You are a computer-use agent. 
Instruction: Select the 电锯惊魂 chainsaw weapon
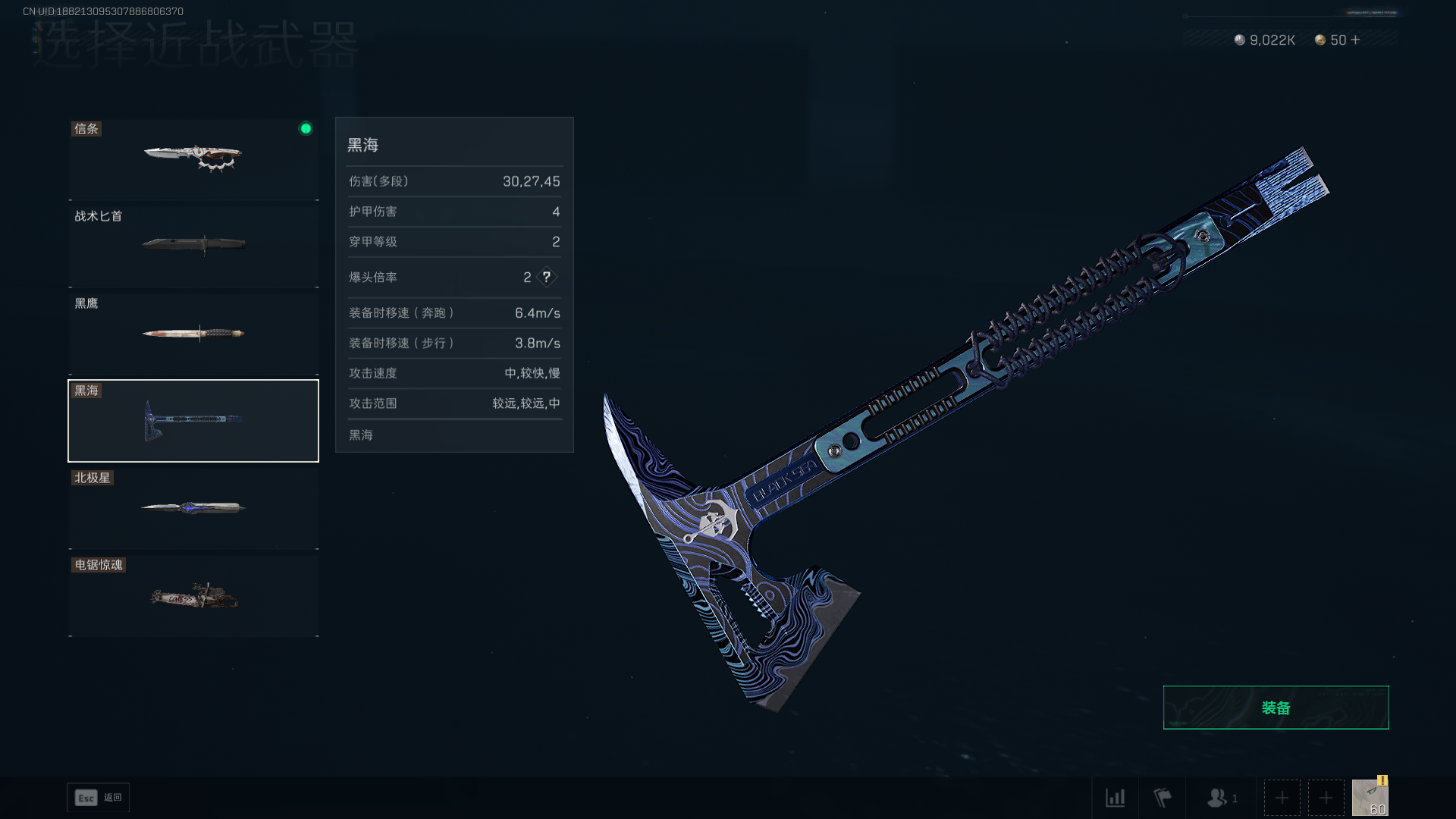tap(193, 595)
